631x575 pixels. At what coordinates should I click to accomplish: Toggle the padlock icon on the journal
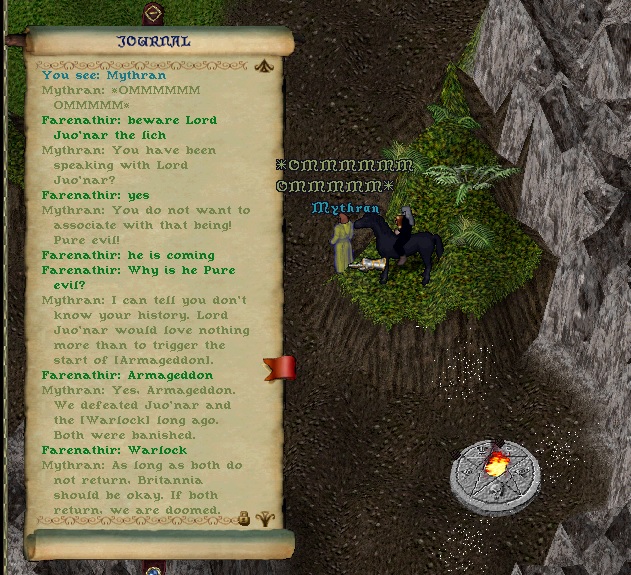243,518
